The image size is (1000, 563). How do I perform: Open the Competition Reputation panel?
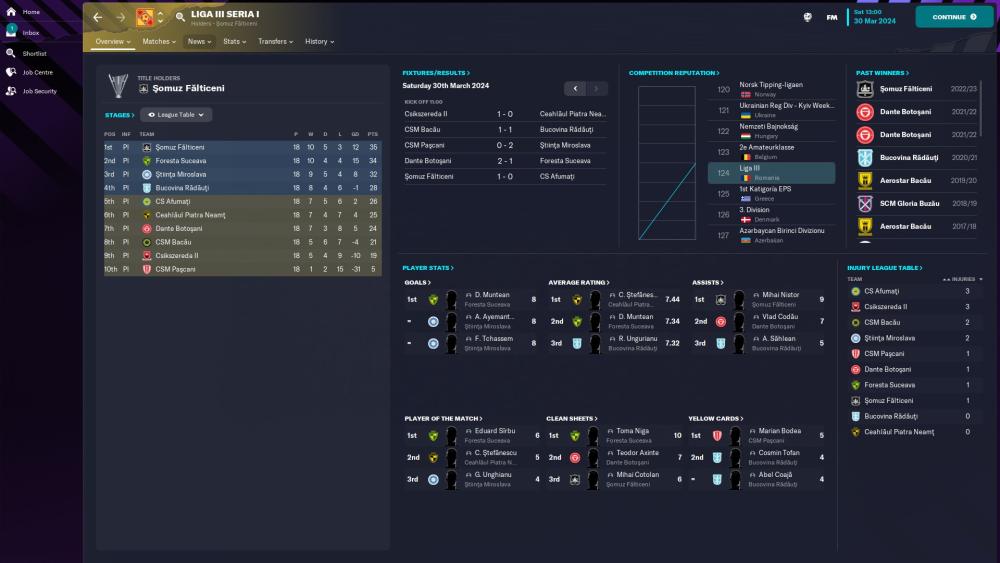coord(674,73)
